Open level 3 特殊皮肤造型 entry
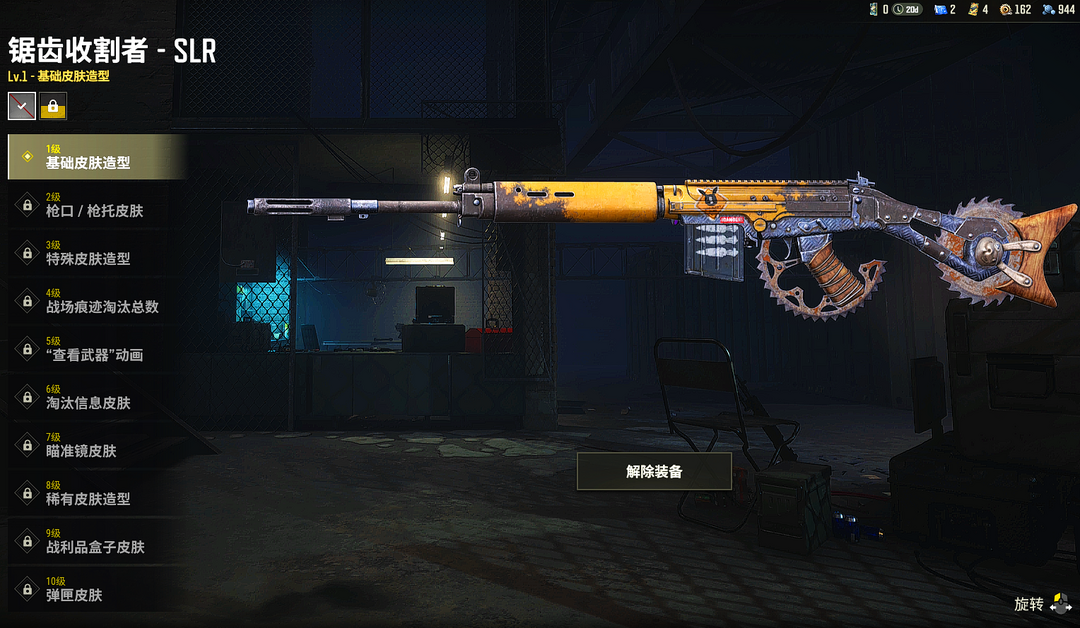This screenshot has width=1080, height=628. (x=95, y=253)
